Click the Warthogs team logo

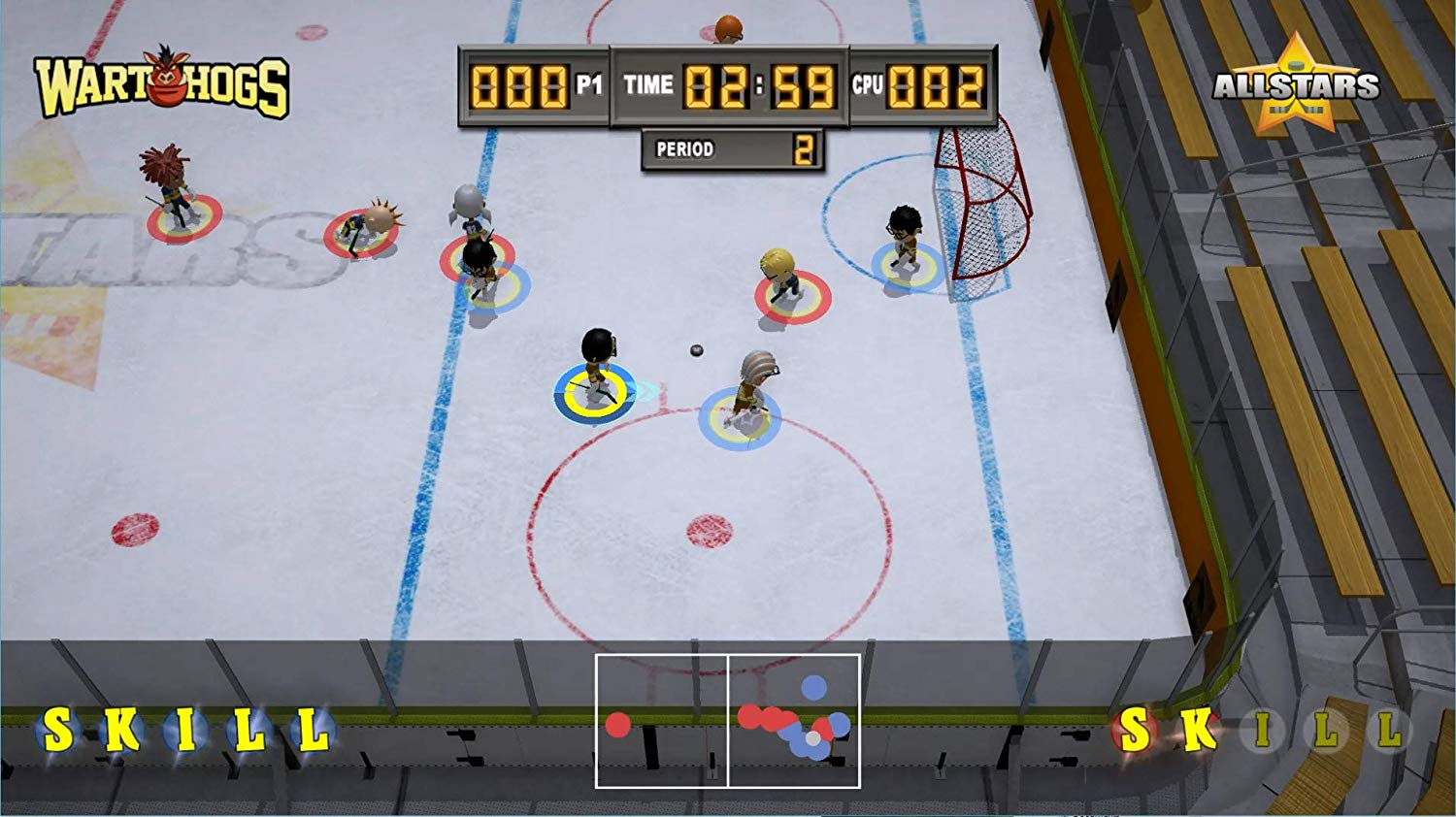[x=162, y=85]
